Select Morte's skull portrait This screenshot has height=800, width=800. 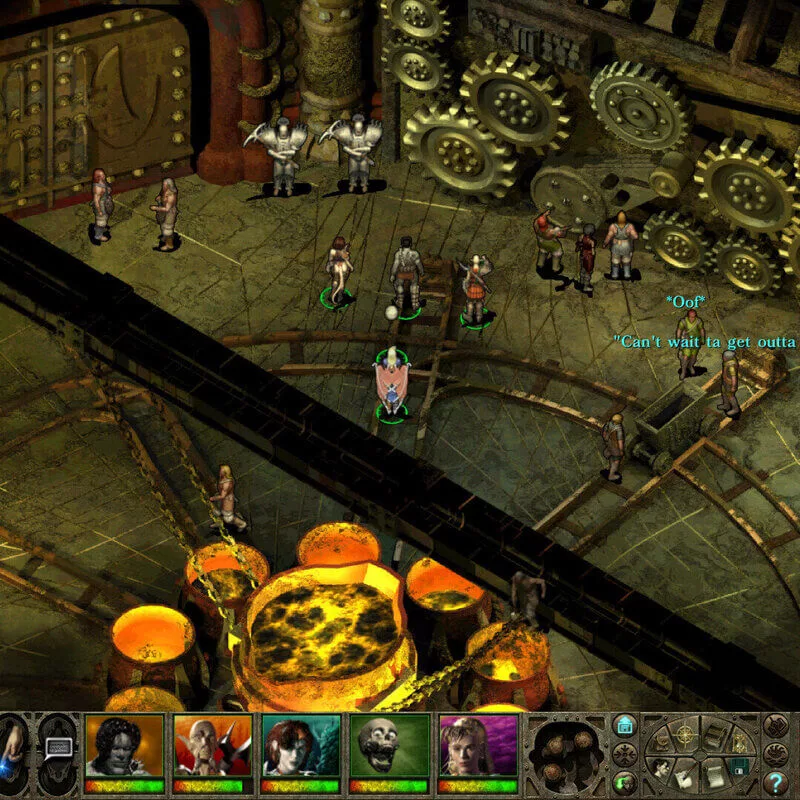click(389, 746)
